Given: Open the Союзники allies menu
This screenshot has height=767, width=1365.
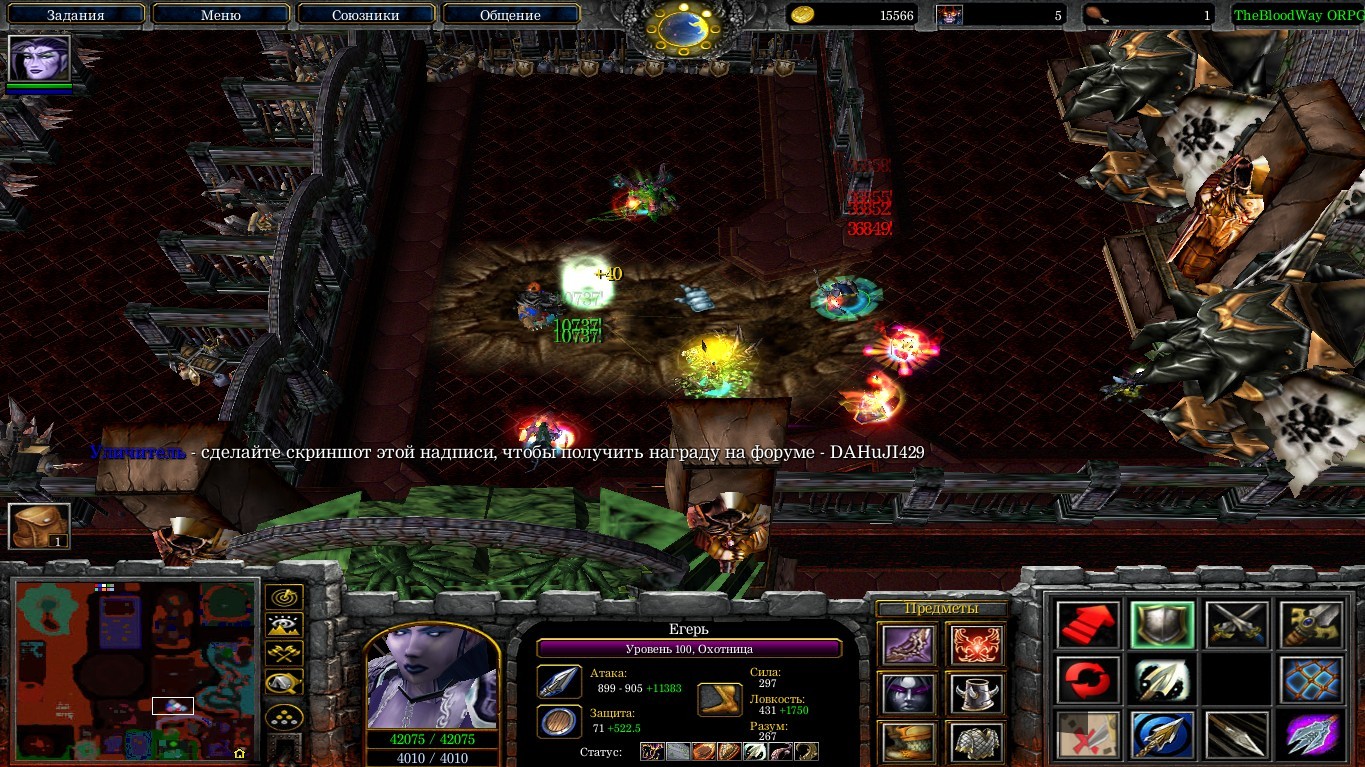Looking at the screenshot, I should (364, 15).
